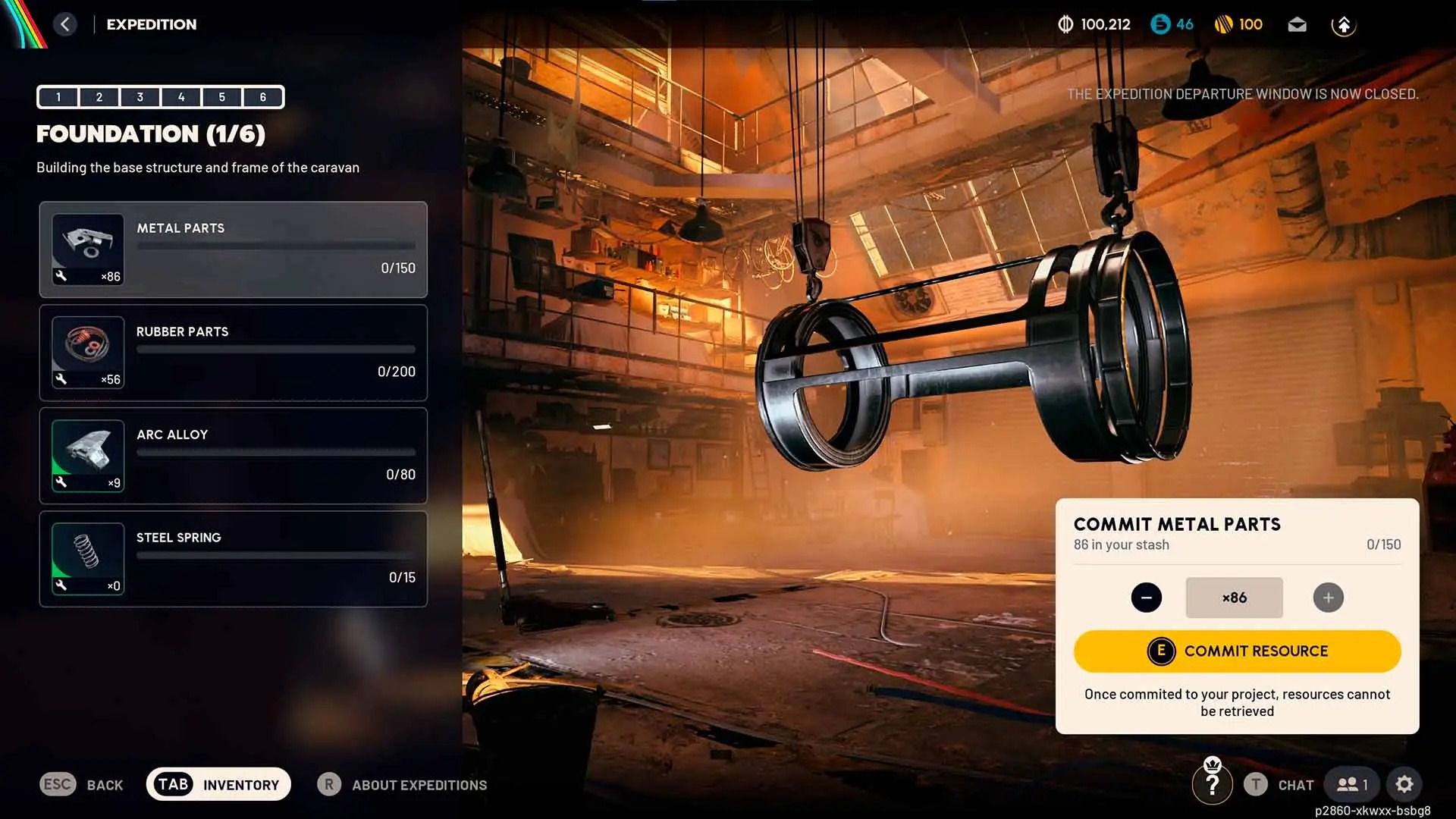Open the mail envelope icon
Viewport: 1456px width, 819px height.
tap(1297, 24)
